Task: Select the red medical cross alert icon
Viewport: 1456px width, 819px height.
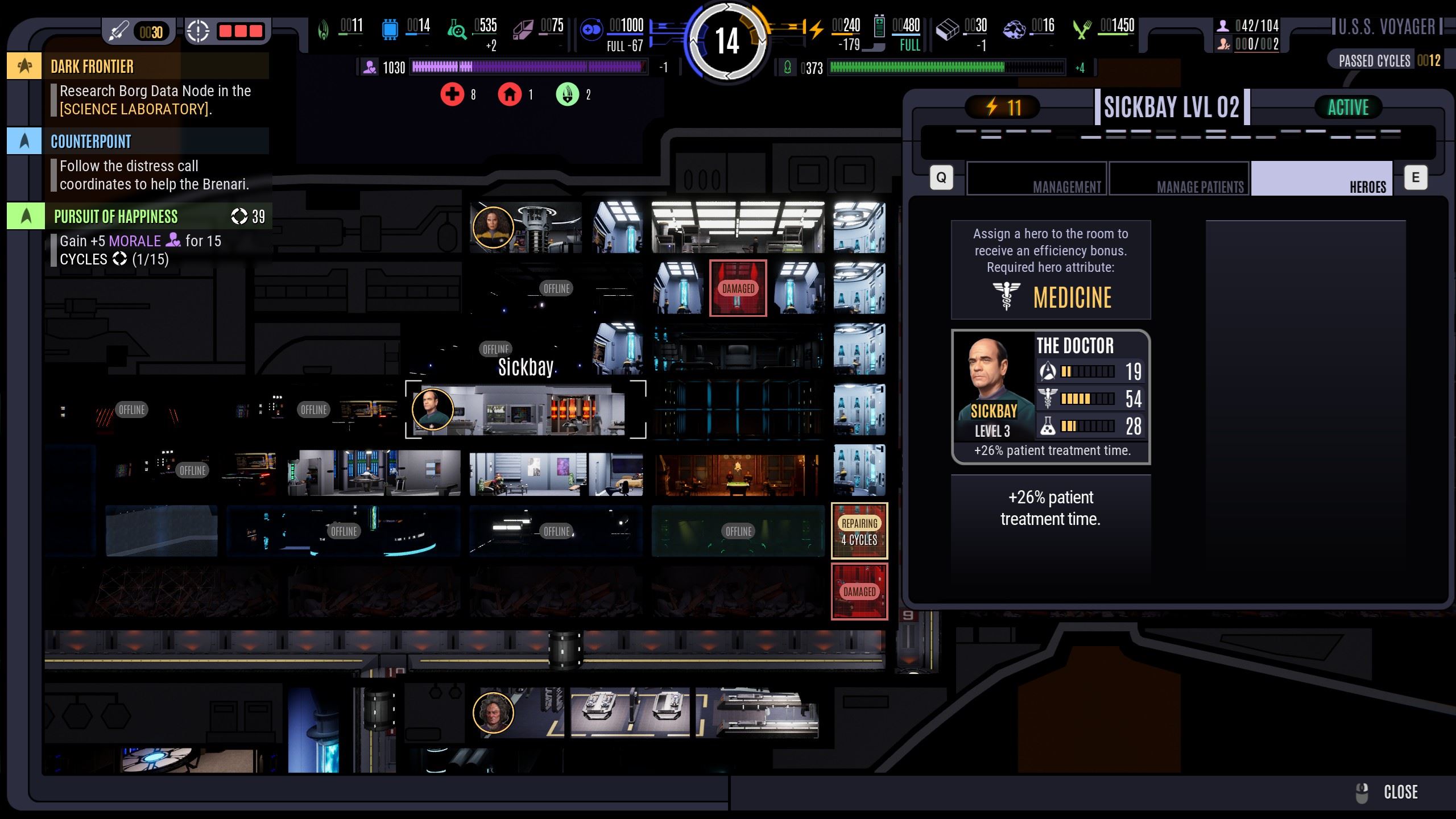Action: point(452,94)
